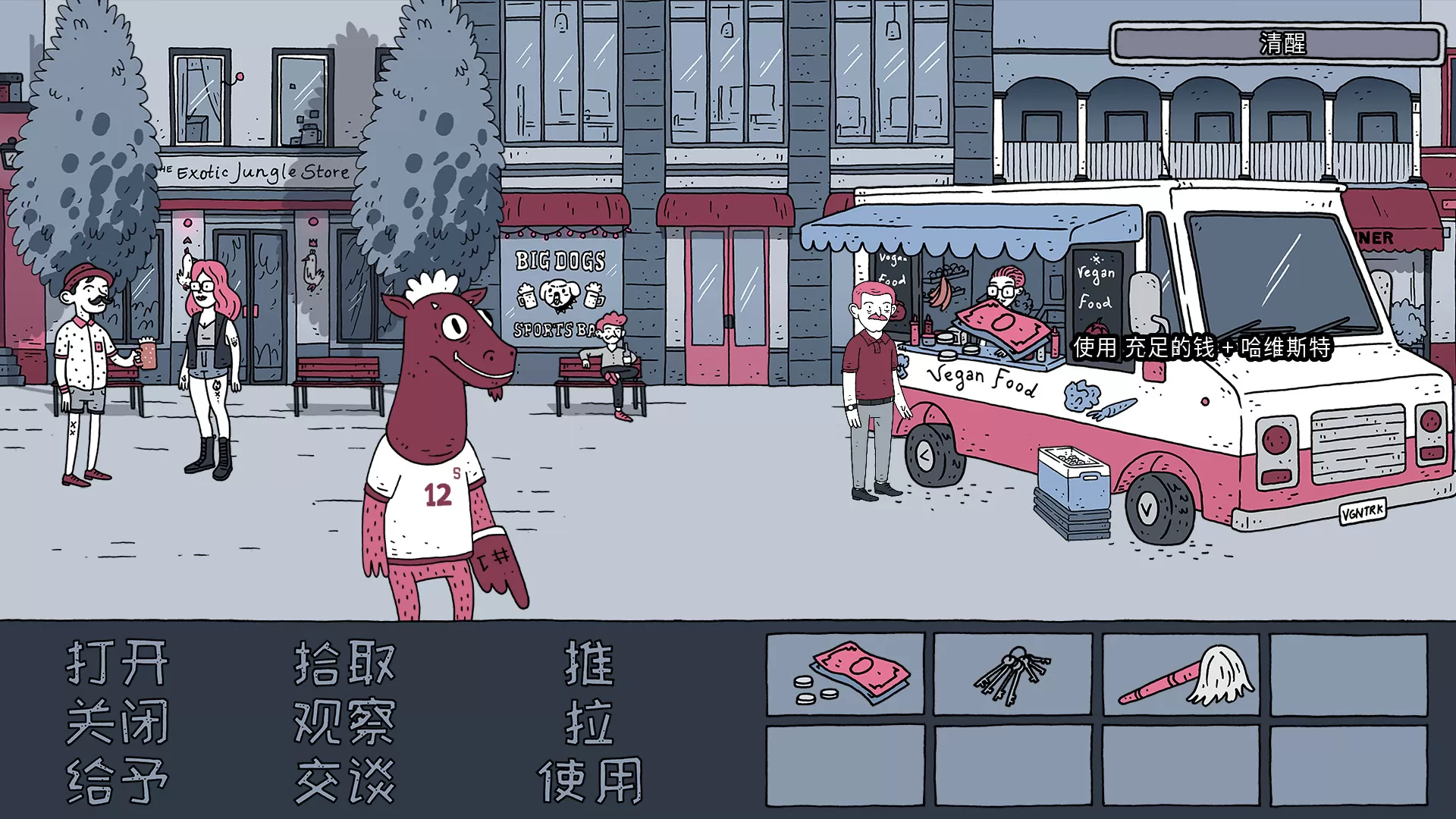
Task: Select the 使用 (Use) verb
Action: (x=591, y=781)
